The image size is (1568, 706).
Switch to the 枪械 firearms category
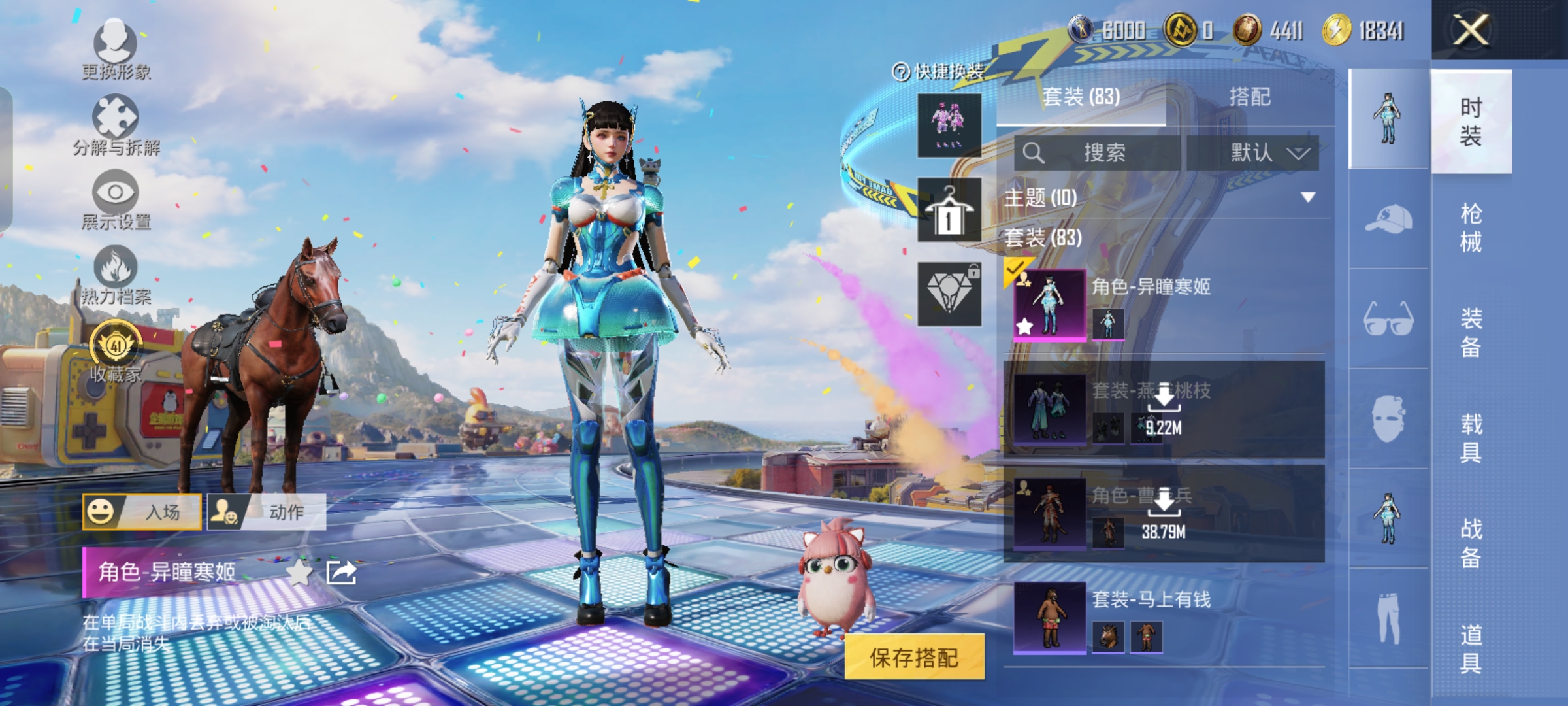coord(1471,227)
